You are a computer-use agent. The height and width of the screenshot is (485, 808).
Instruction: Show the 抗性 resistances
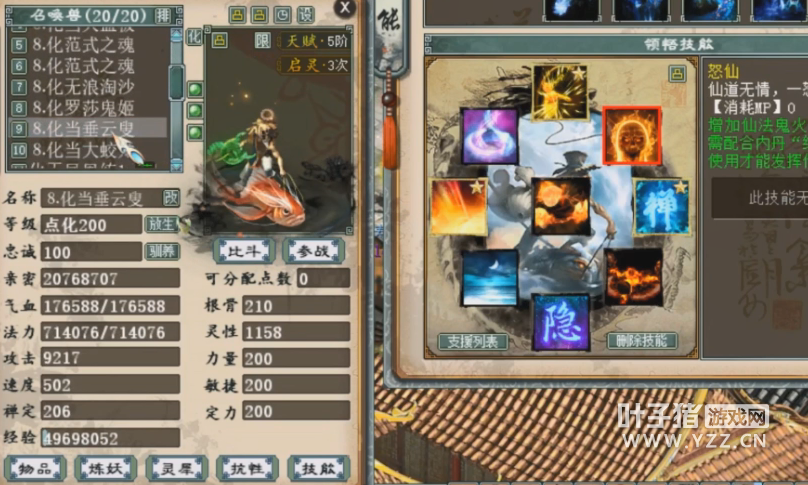[248, 468]
